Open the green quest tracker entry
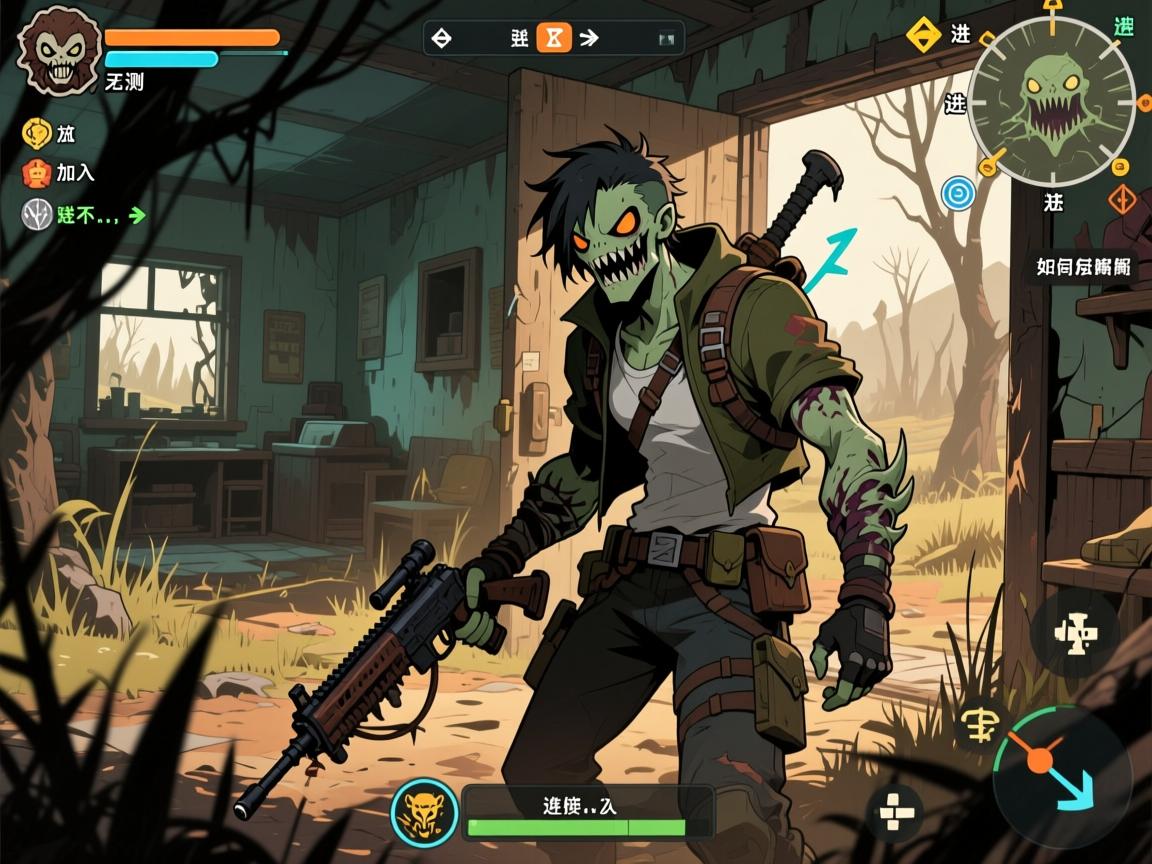 point(84,213)
